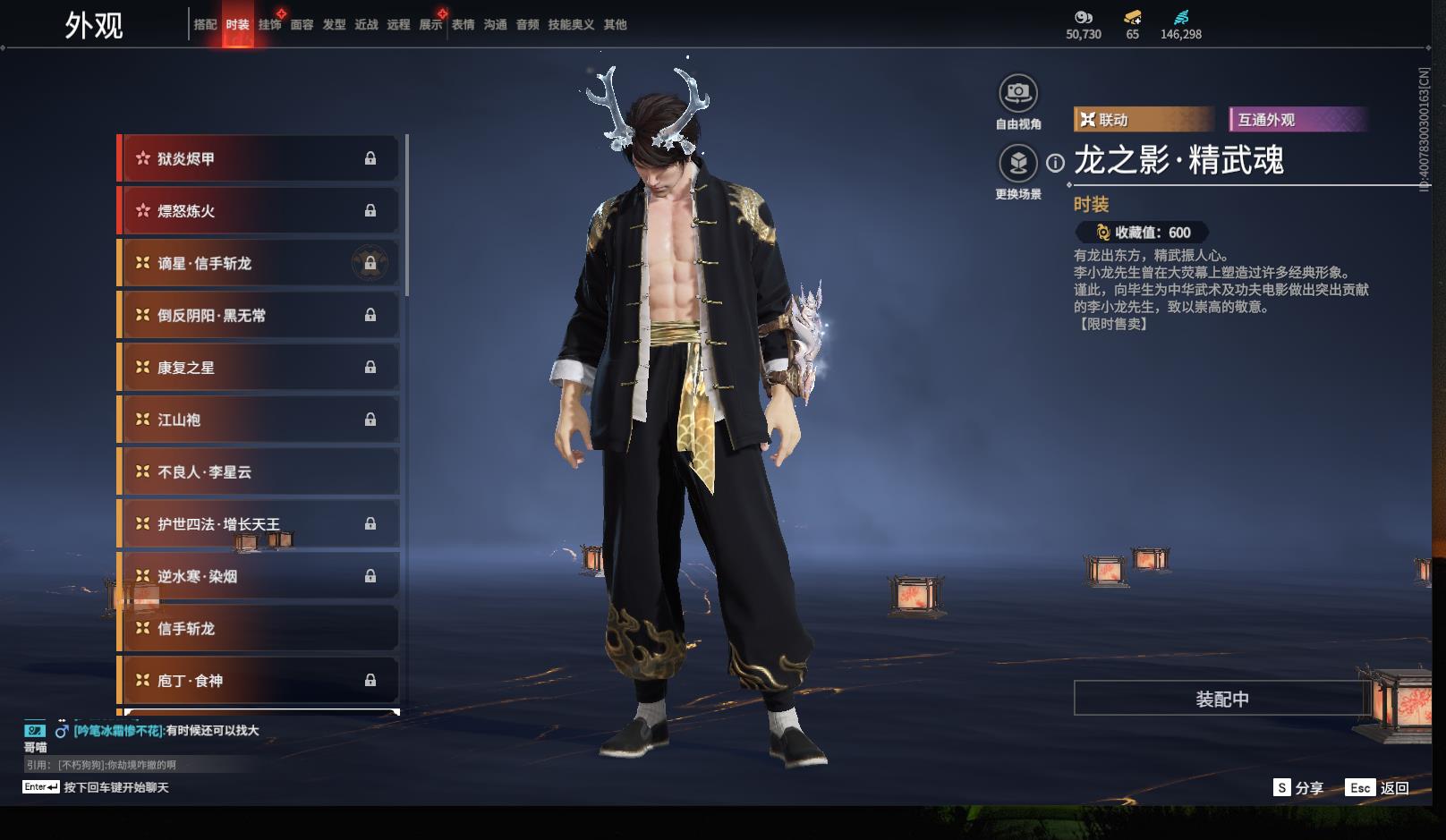Go to the 发型 hairstyle tab
The width and height of the screenshot is (1446, 840).
tap(334, 25)
